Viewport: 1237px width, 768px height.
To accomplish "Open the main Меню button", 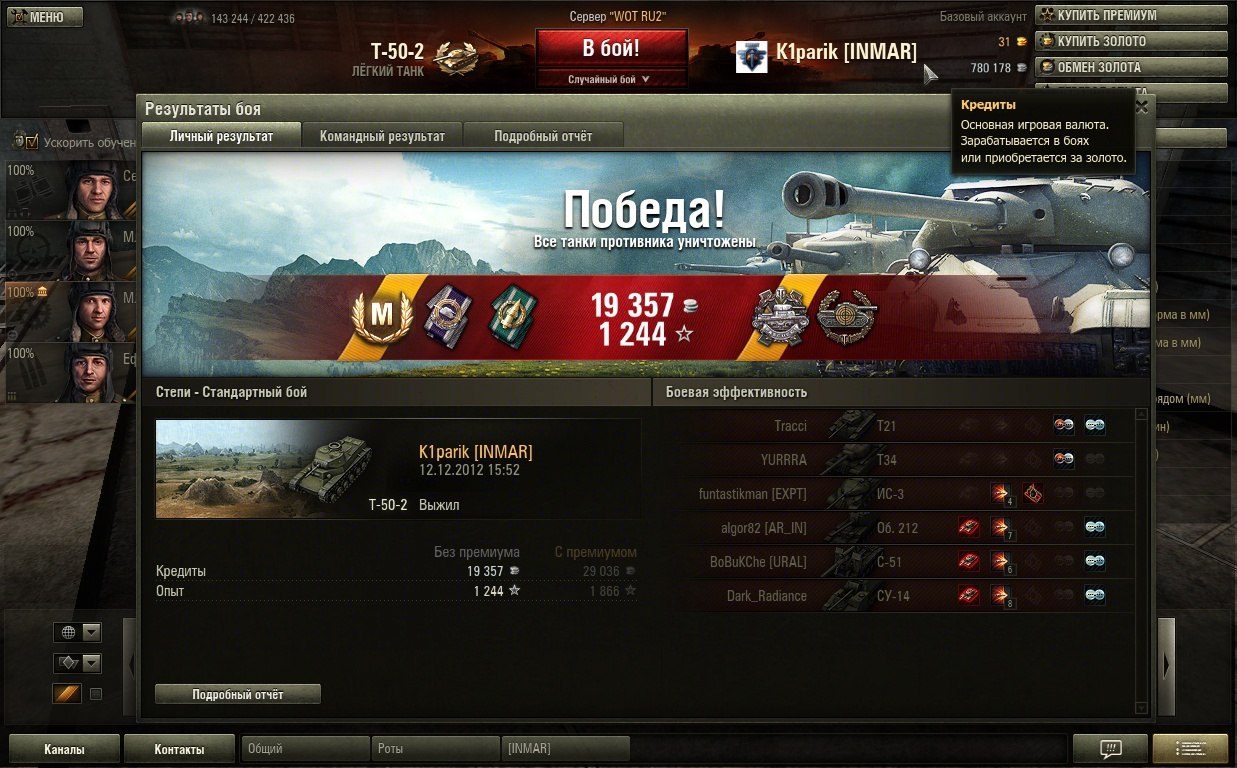I will click(x=39, y=17).
